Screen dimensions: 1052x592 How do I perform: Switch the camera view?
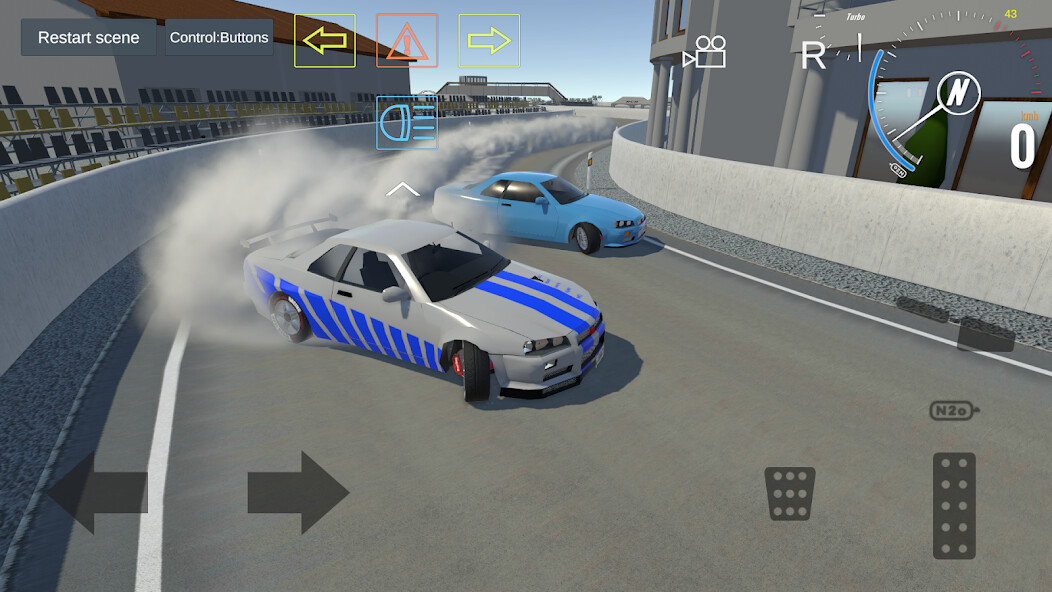pos(705,52)
